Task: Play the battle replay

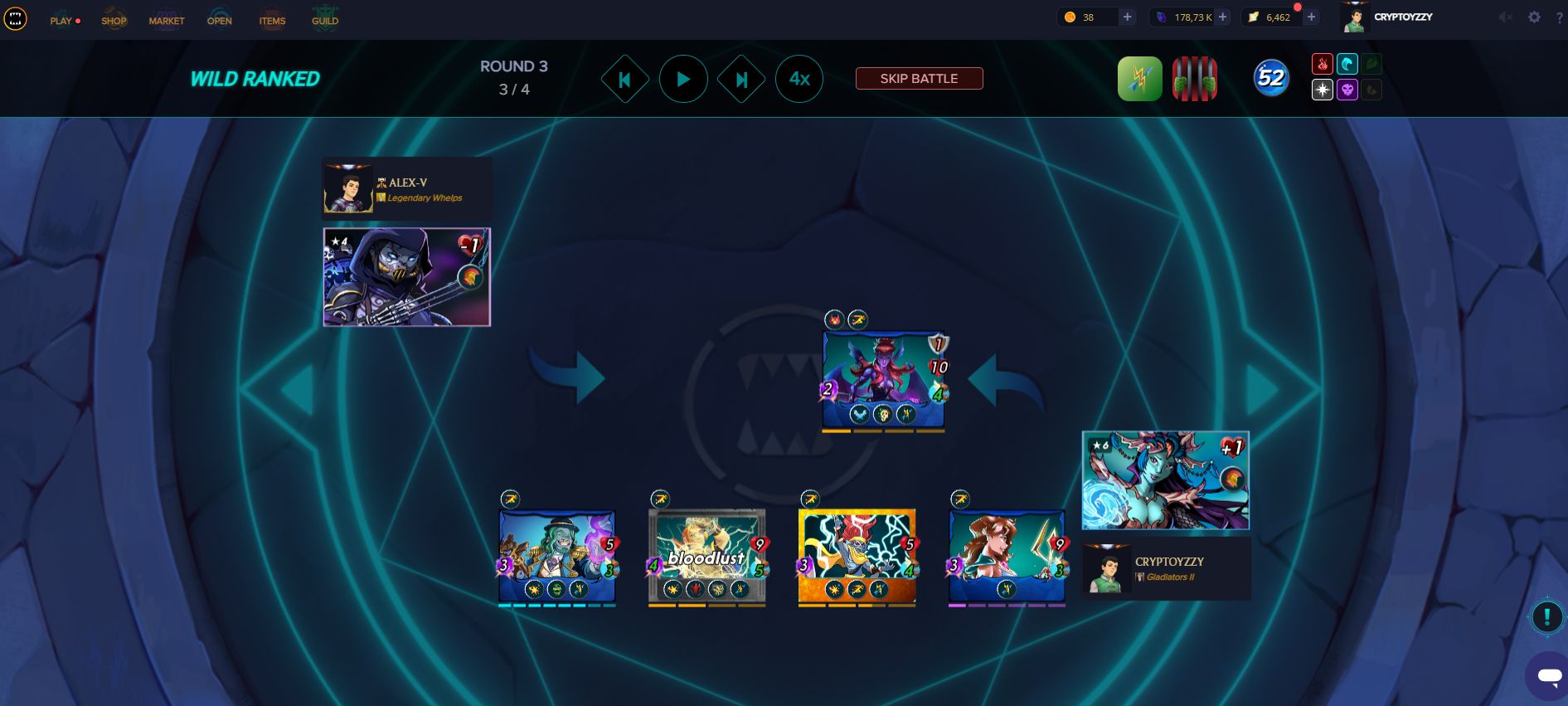Action: [683, 79]
